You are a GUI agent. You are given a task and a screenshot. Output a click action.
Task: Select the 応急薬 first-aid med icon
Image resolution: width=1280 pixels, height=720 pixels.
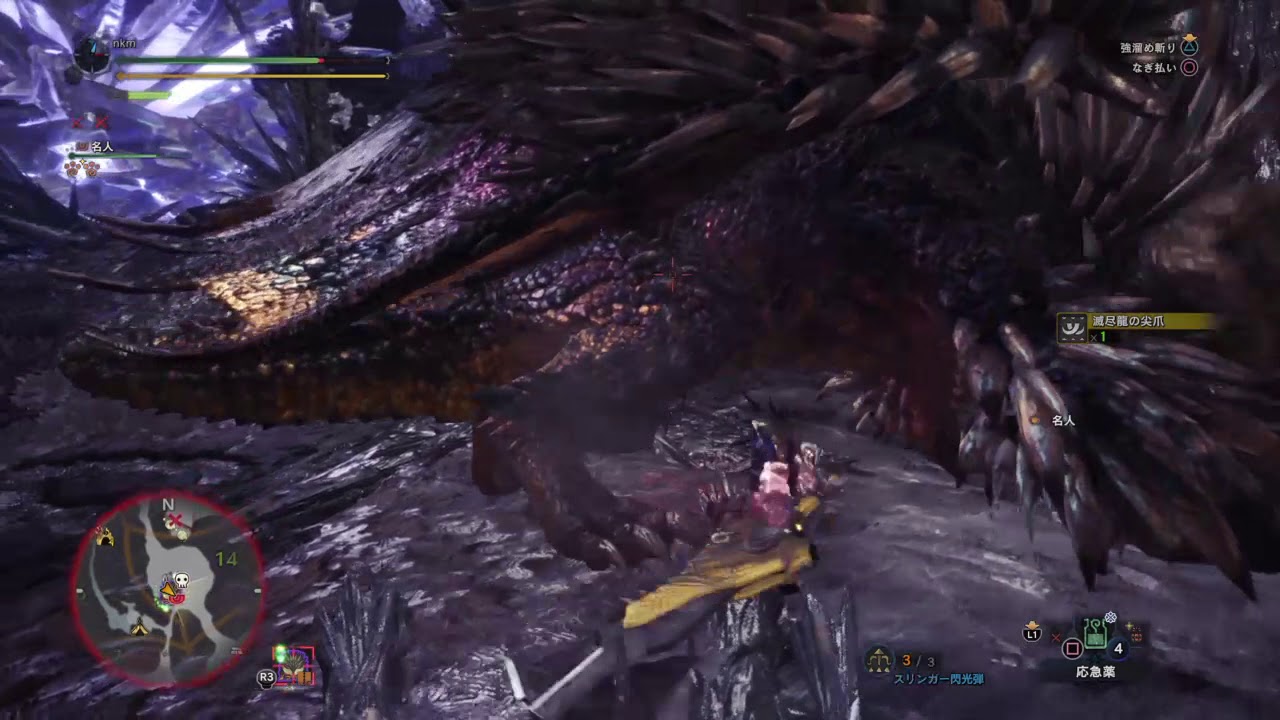coord(1094,632)
